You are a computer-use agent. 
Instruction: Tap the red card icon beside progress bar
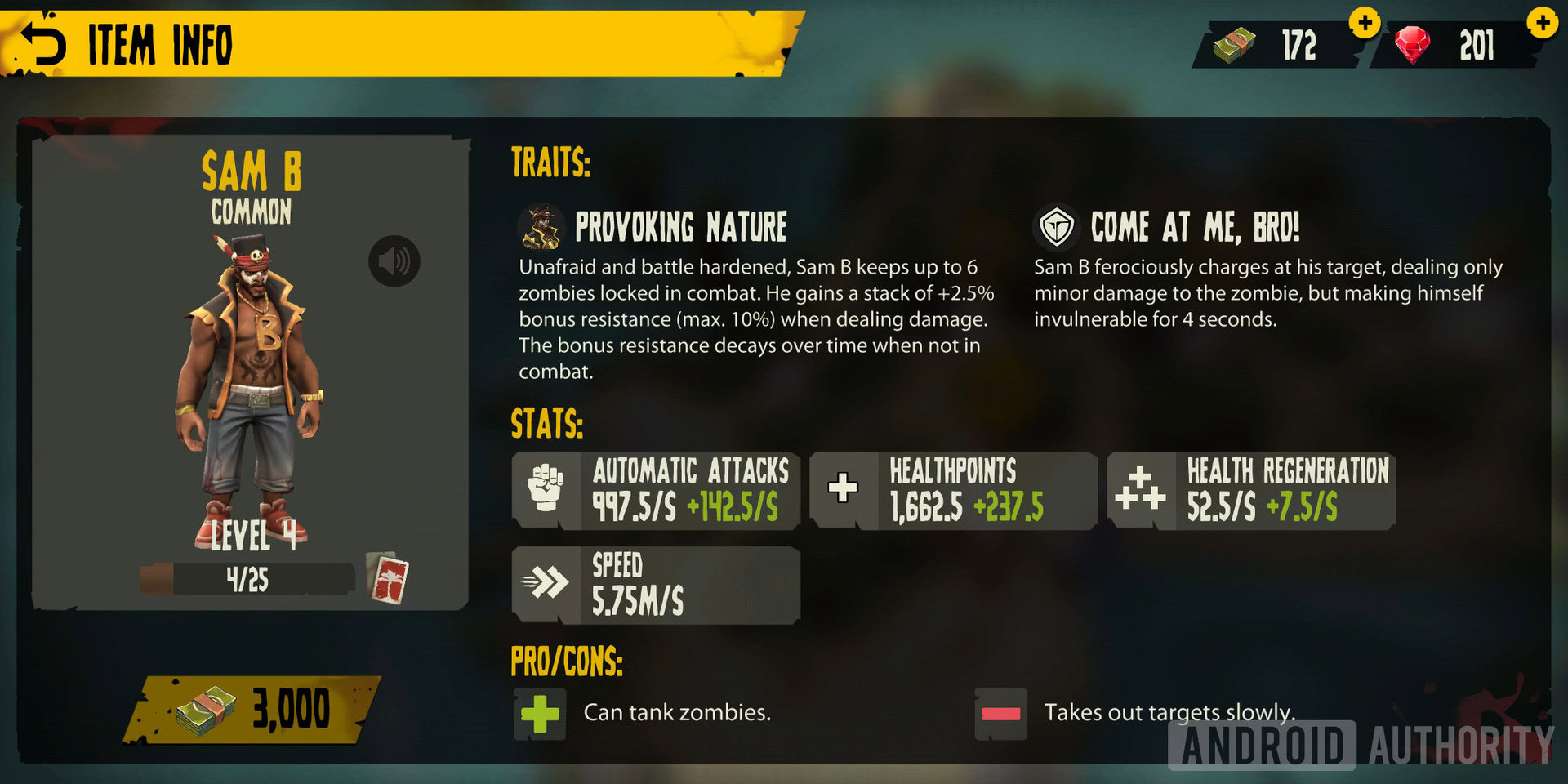(x=389, y=579)
